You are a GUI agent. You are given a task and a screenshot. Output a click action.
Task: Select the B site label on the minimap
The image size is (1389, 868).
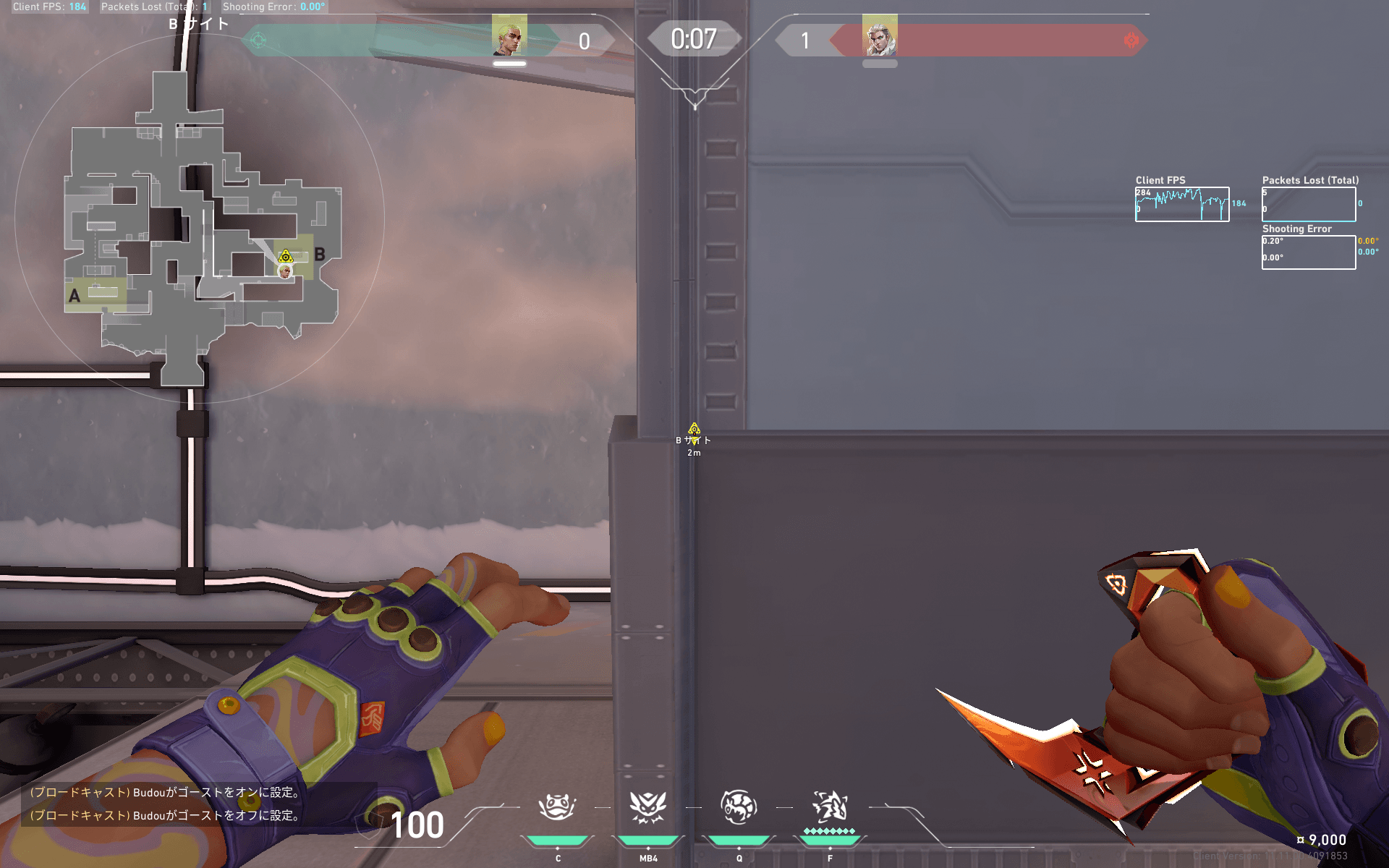(319, 255)
